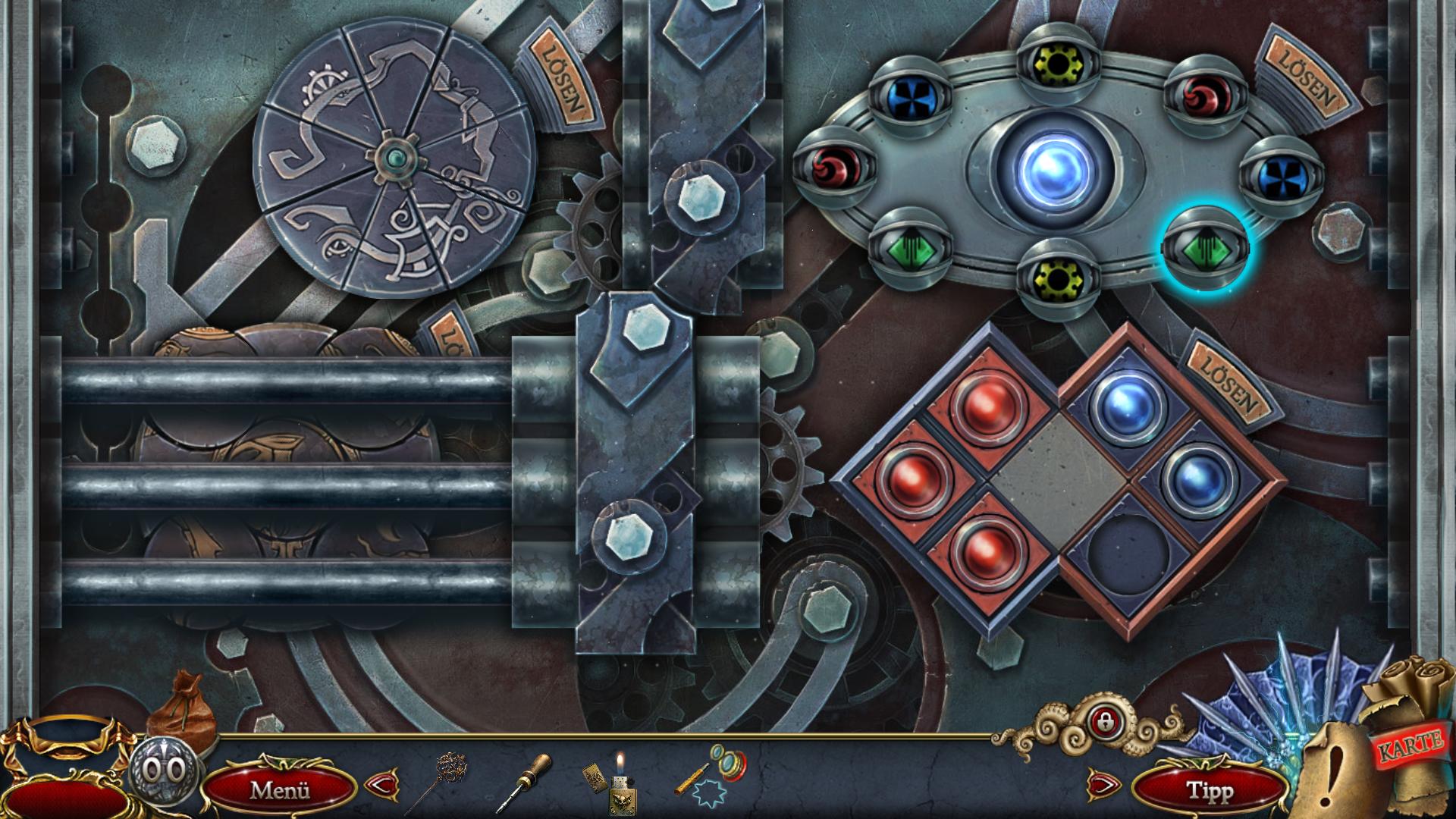This screenshot has height=819, width=1456.
Task: Ask for a hint with Tipp
Action: (1209, 790)
